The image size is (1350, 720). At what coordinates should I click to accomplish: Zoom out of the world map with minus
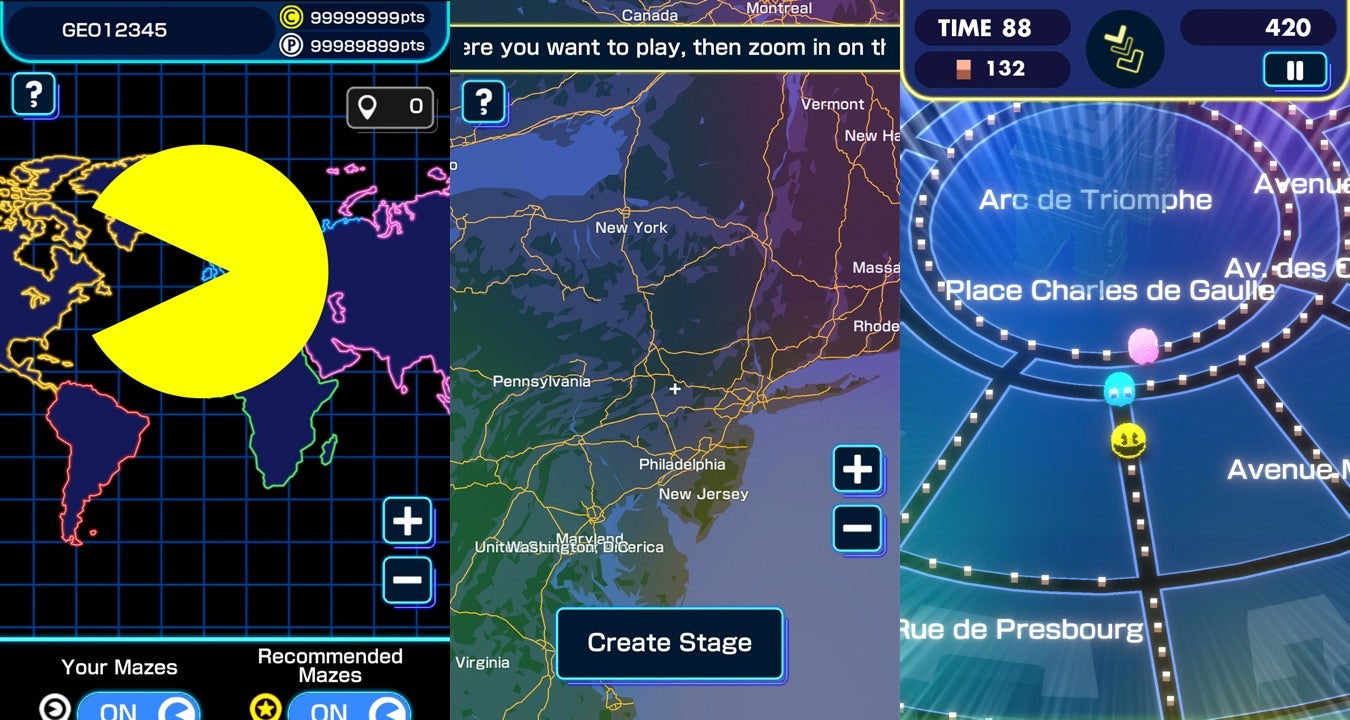tap(407, 578)
